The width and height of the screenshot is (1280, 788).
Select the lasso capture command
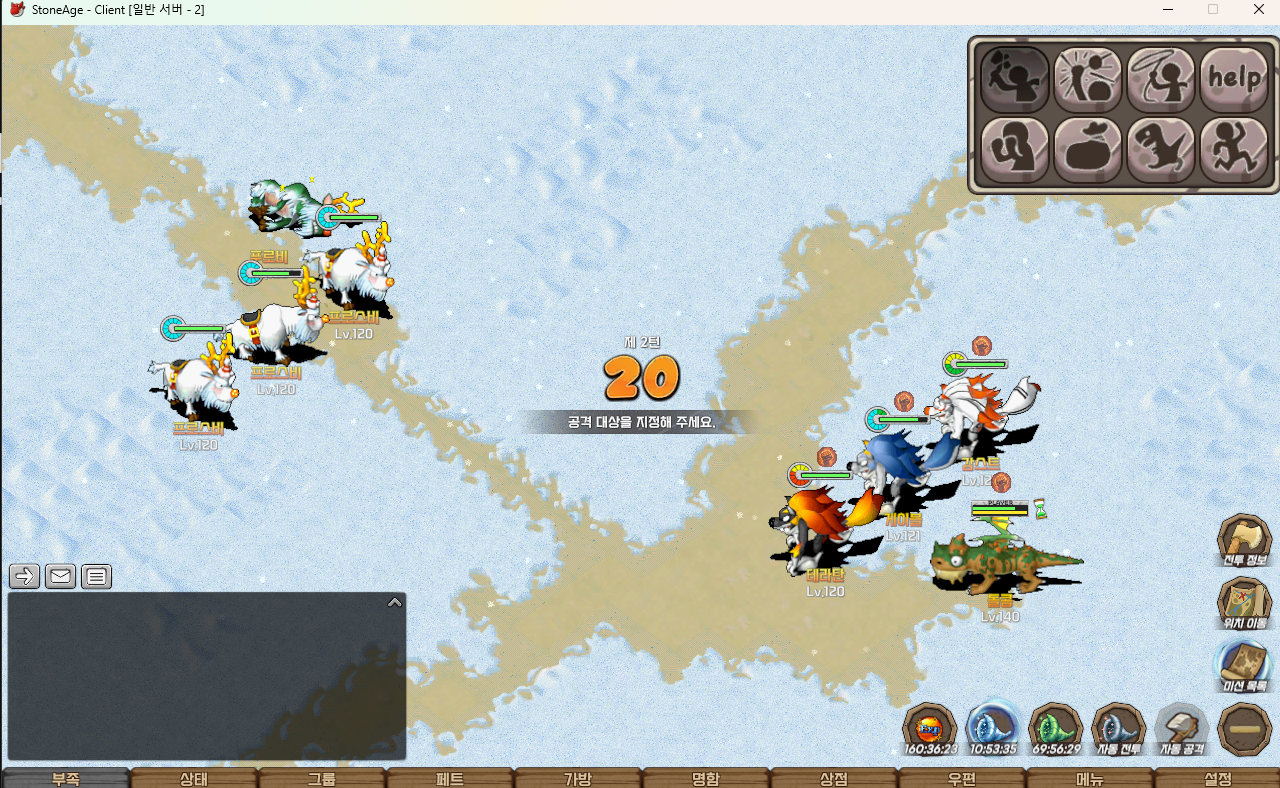1161,79
